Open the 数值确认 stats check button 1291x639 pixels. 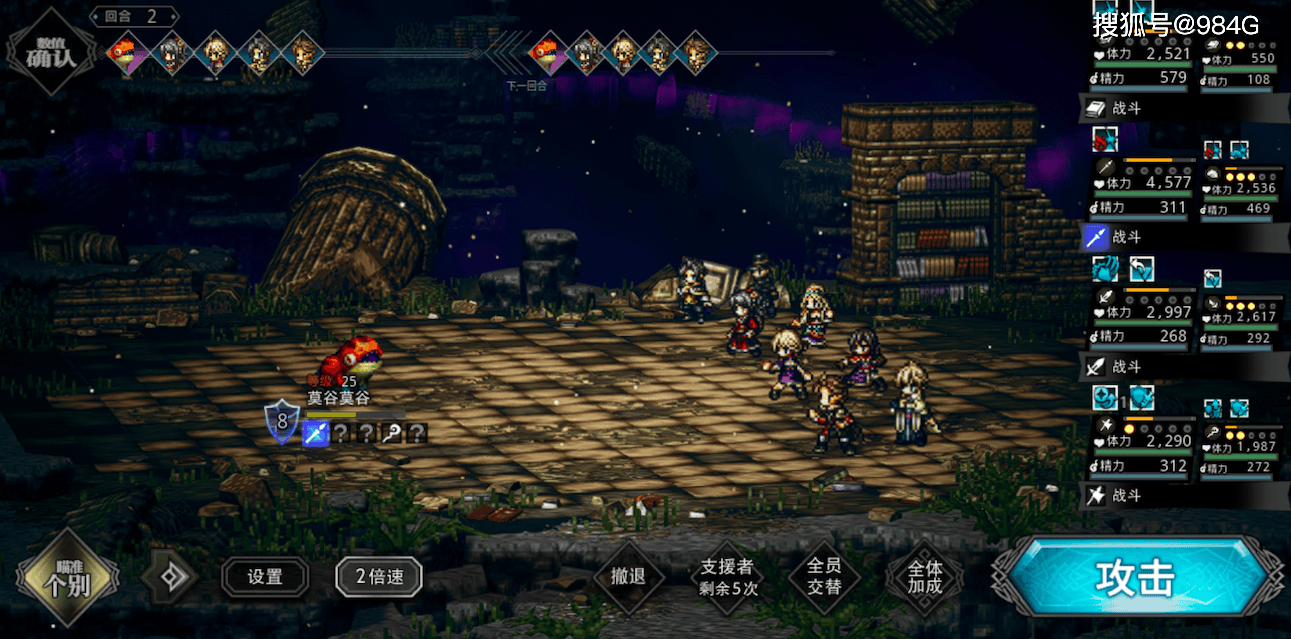click(x=53, y=52)
